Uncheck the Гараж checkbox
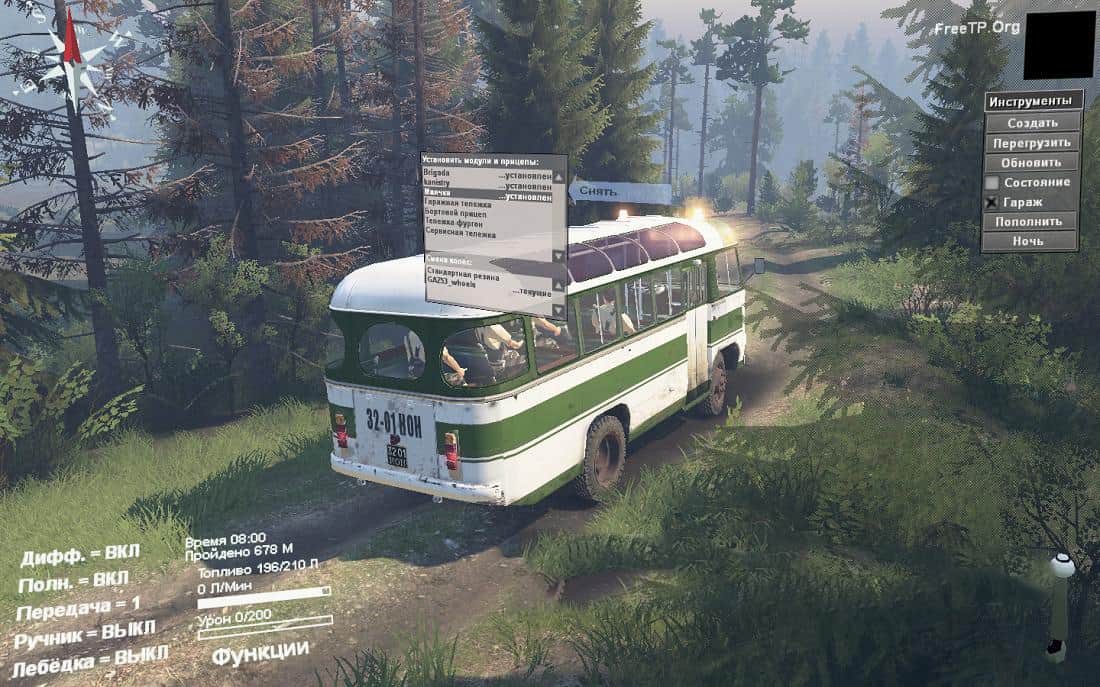Viewport: 1100px width, 687px height. click(992, 202)
